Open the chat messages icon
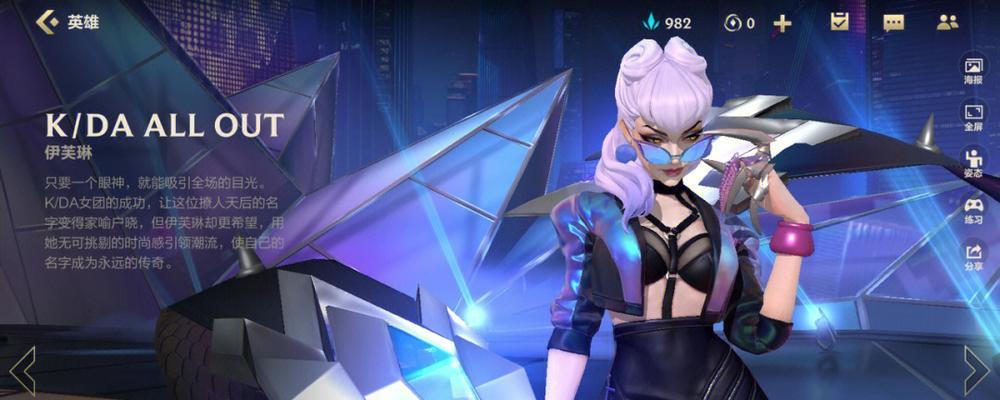The width and height of the screenshot is (1000, 400). pyautogui.click(x=893, y=22)
